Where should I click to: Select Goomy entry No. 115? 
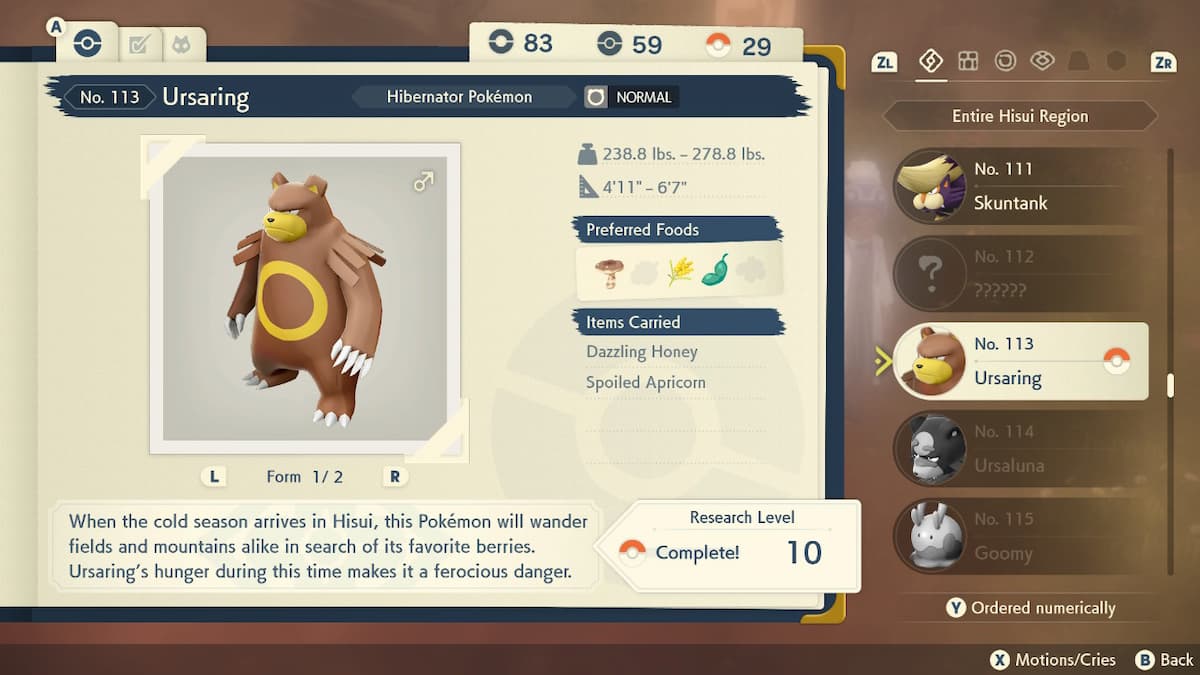pos(1020,536)
